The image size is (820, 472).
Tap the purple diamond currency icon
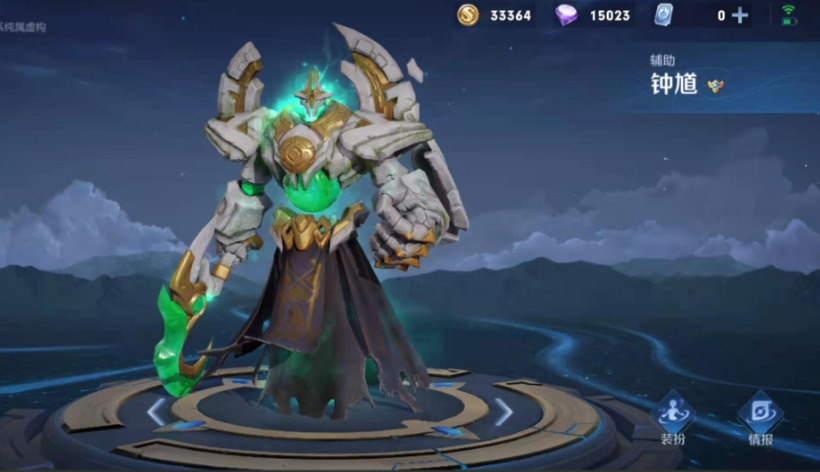[x=566, y=15]
